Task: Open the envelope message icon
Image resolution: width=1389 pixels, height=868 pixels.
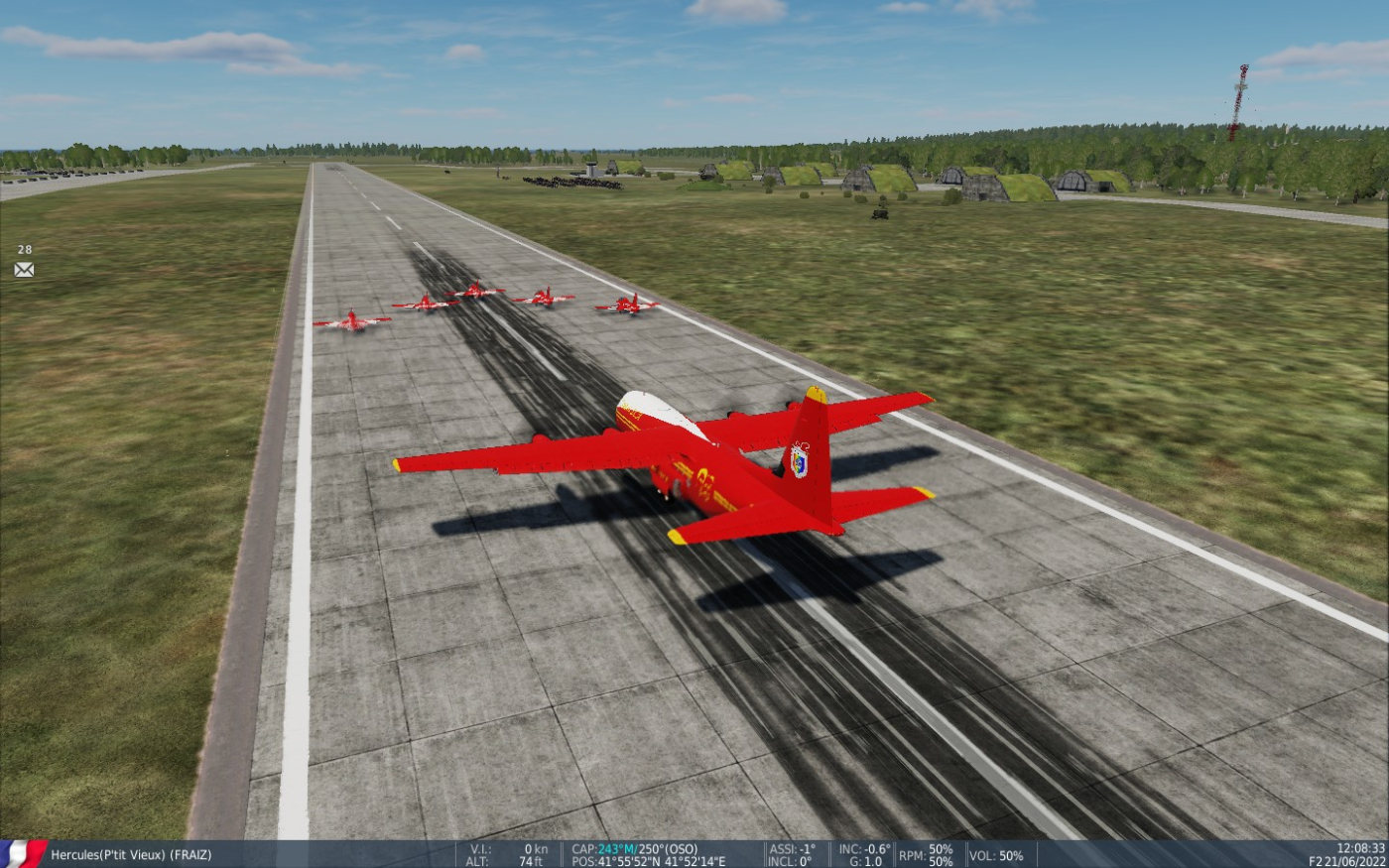Action: point(24,270)
